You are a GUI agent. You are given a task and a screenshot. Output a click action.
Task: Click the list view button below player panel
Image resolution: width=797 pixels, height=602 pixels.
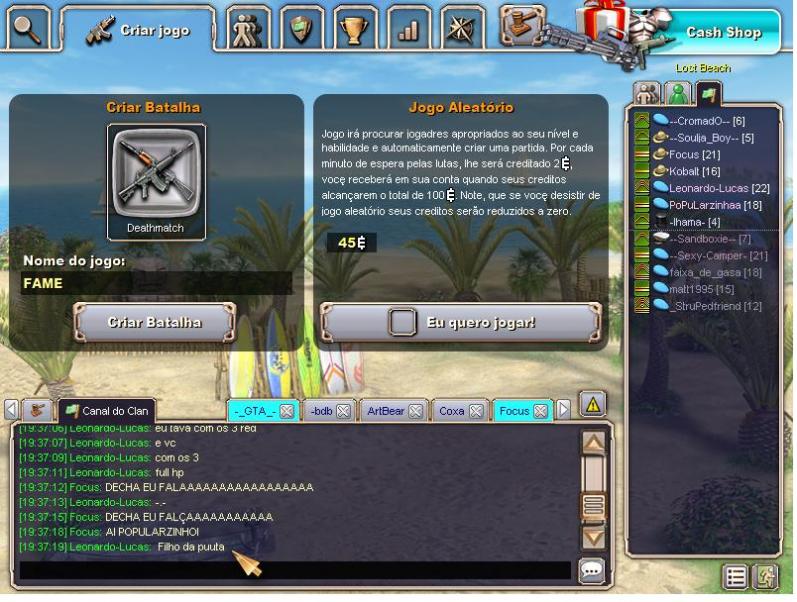click(x=735, y=576)
